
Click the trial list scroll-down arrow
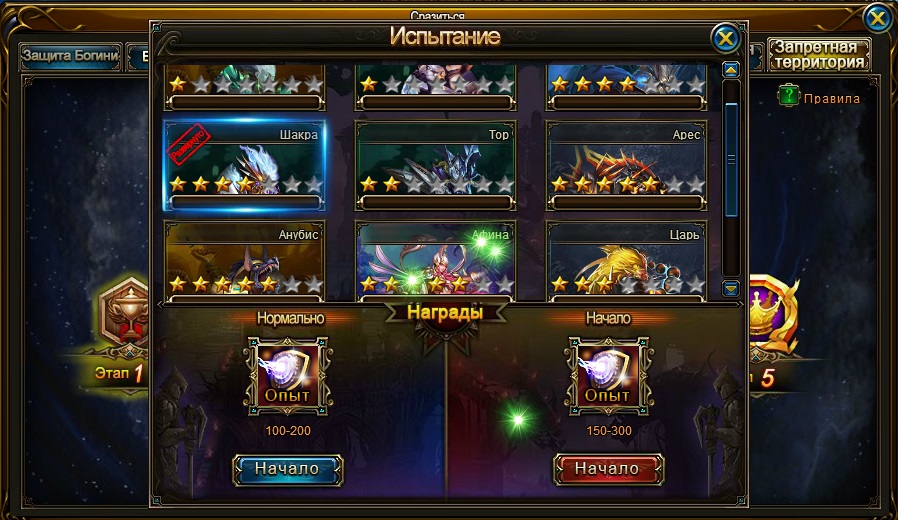coord(731,289)
